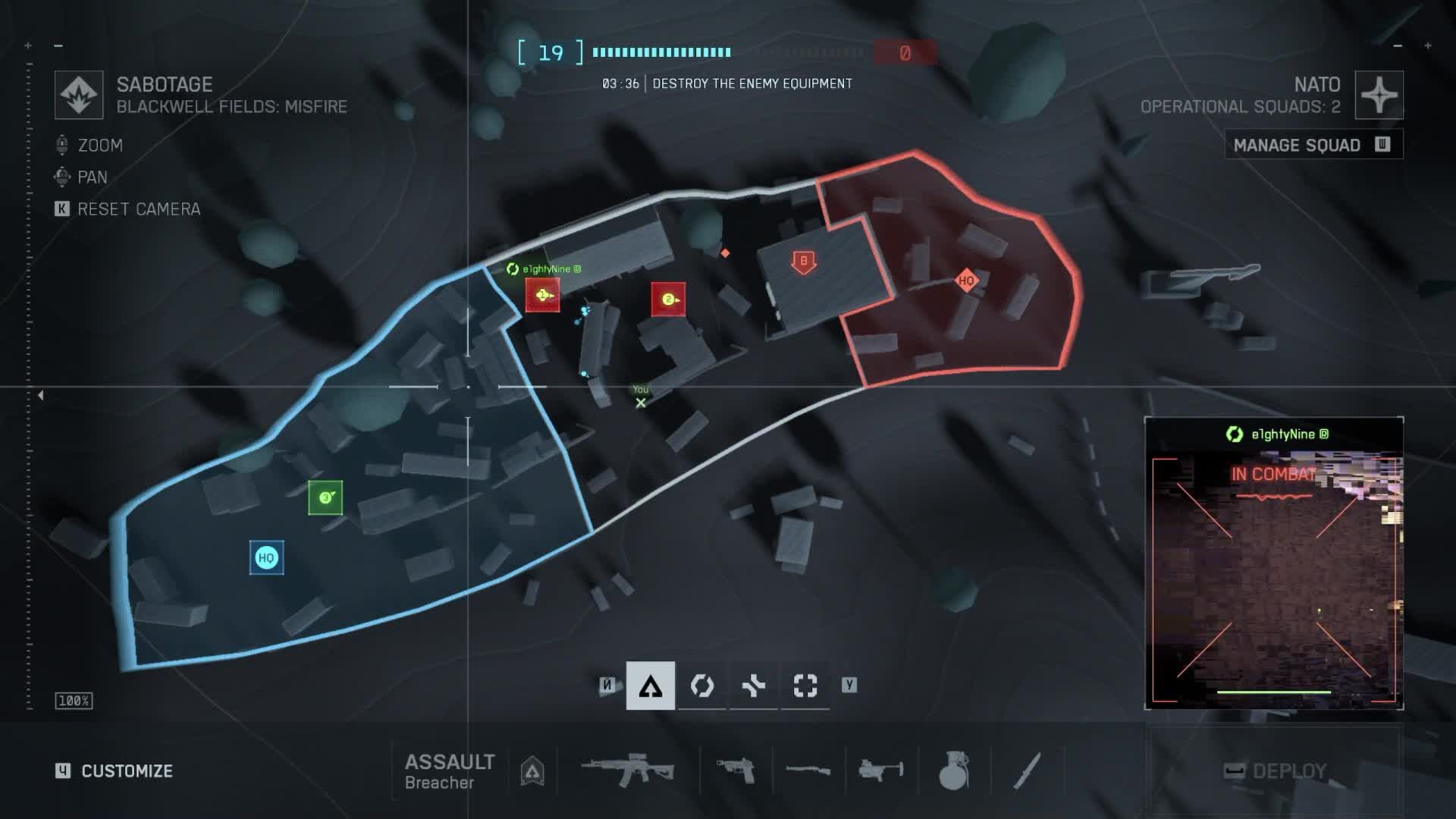Open the Customize loadout menu
The image size is (1456, 819).
tap(126, 770)
